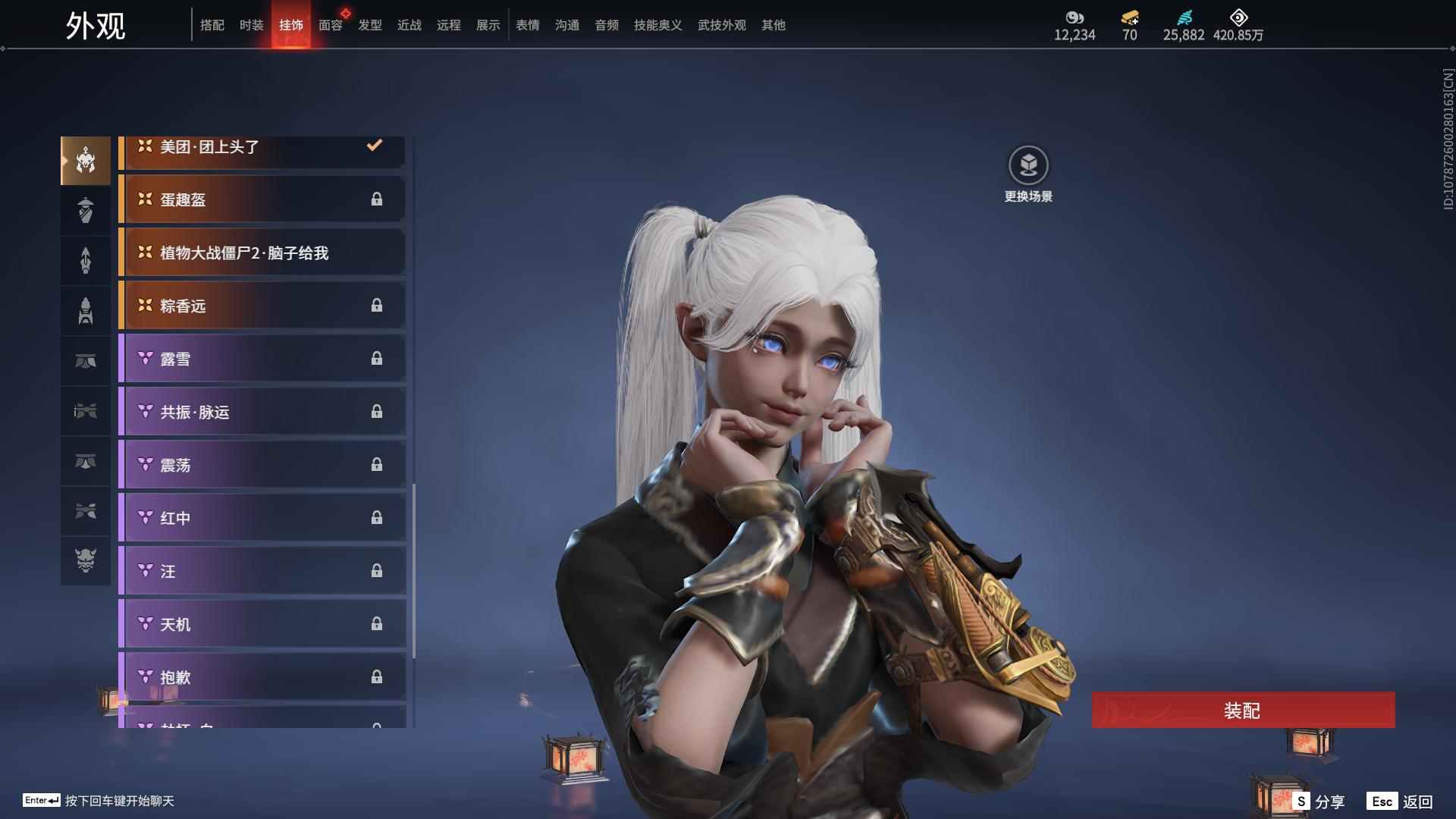The height and width of the screenshot is (819, 1456).
Task: Open the 时装 tab
Action: click(252, 25)
